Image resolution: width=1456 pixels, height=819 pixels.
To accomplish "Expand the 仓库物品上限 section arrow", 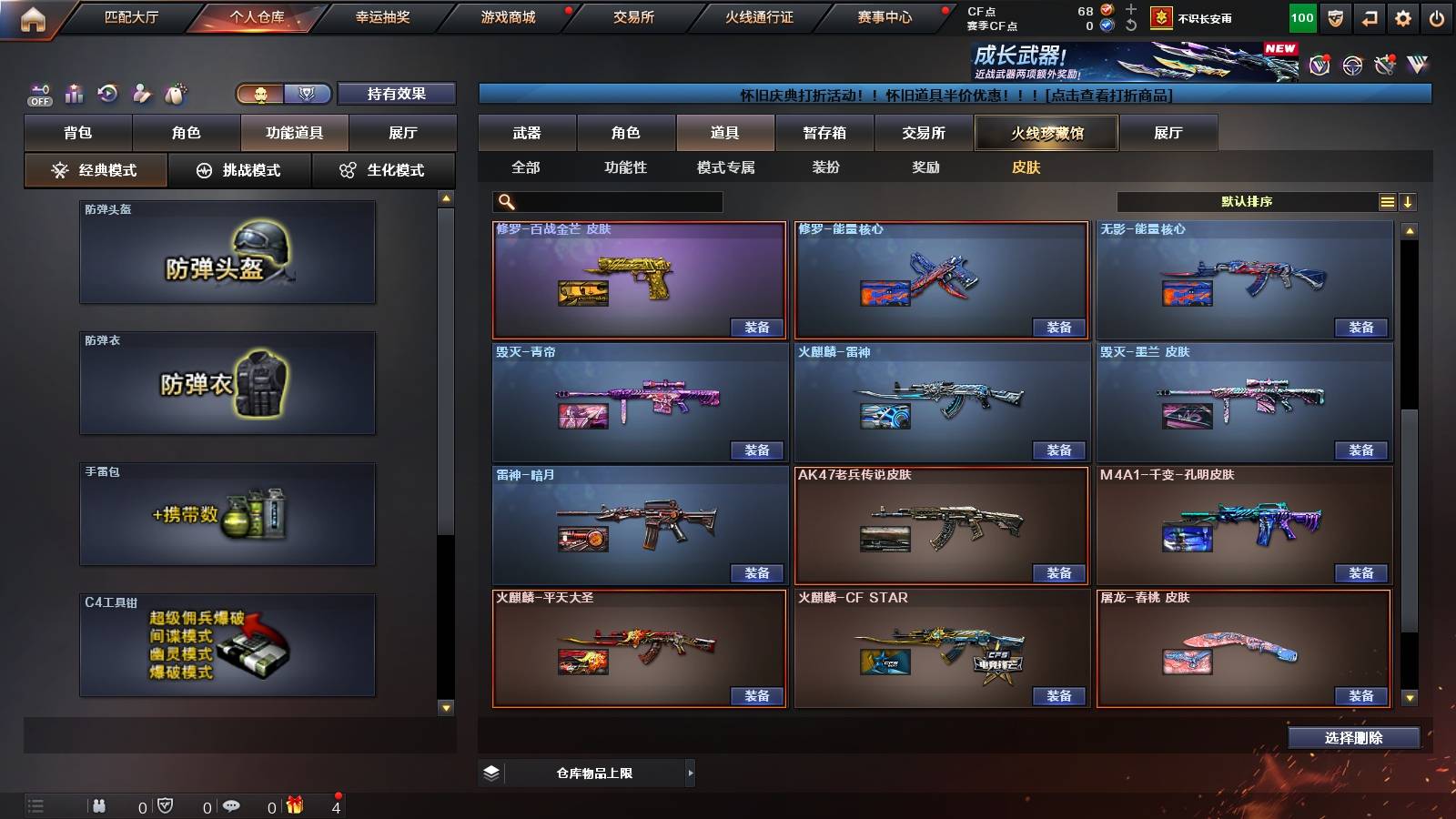I will [692, 772].
